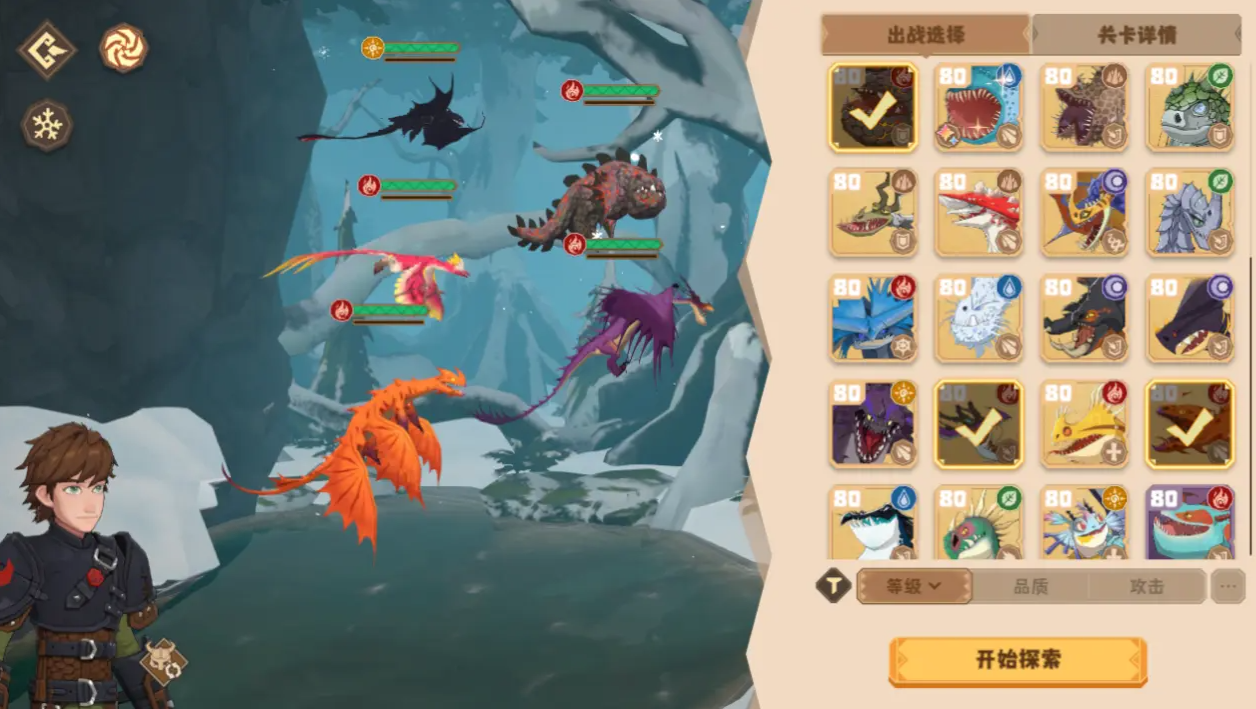Open the 等级 sort dropdown

click(914, 586)
